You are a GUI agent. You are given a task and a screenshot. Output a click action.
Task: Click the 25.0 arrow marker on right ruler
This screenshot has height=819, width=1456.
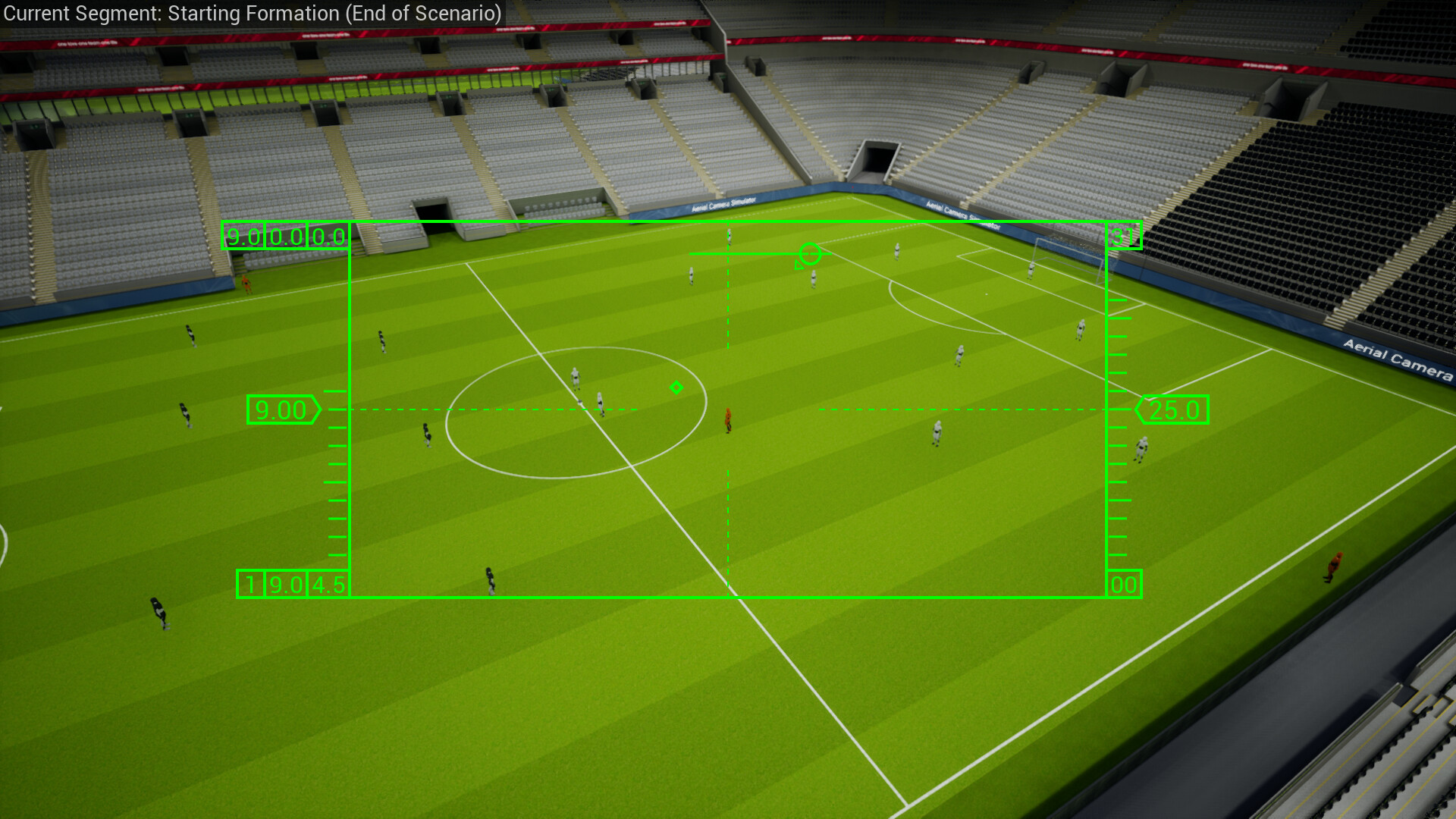pyautogui.click(x=1173, y=409)
